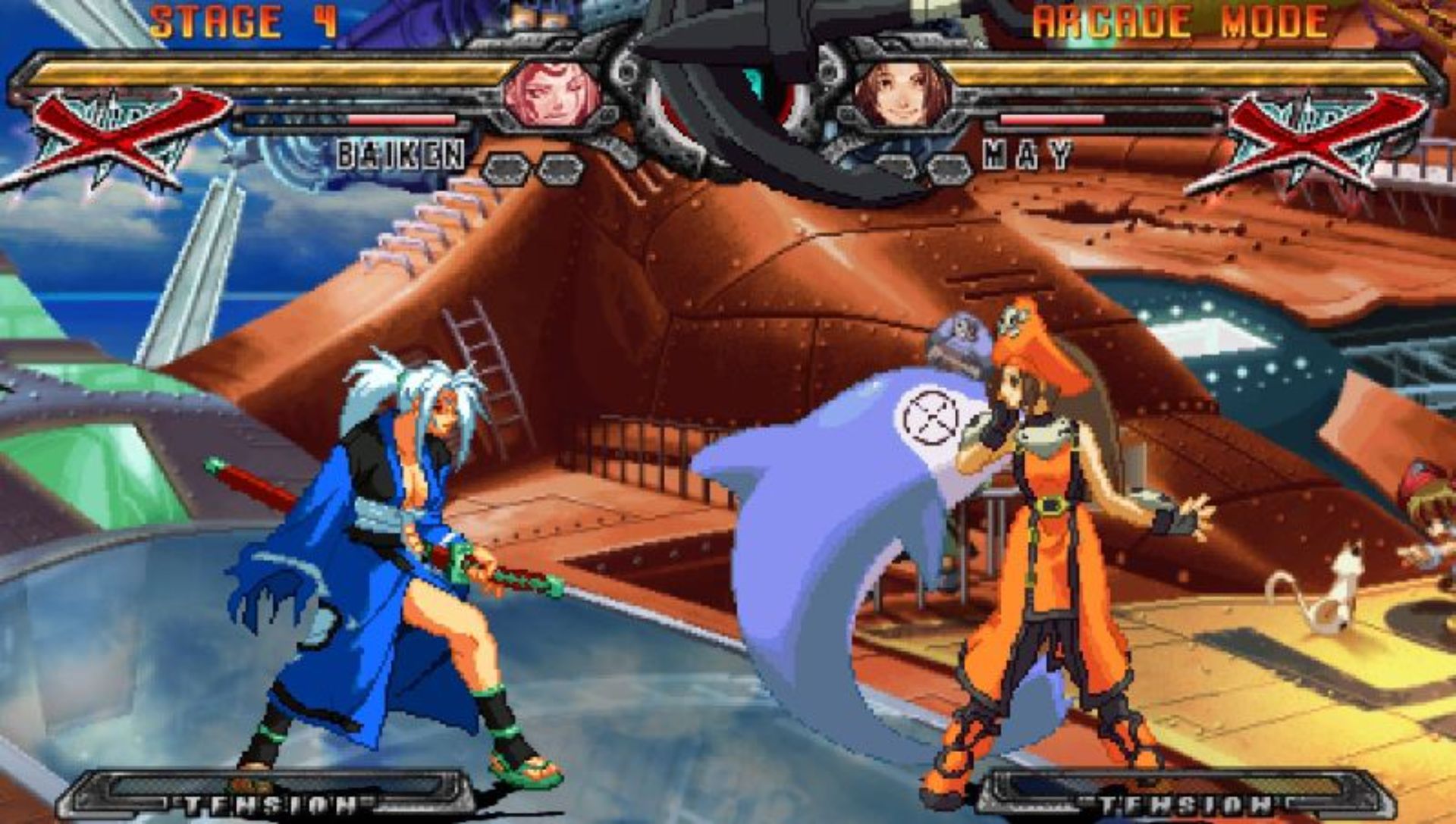This screenshot has width=1456, height=824.
Task: Click Baiken's character portrait
Action: (x=552, y=96)
